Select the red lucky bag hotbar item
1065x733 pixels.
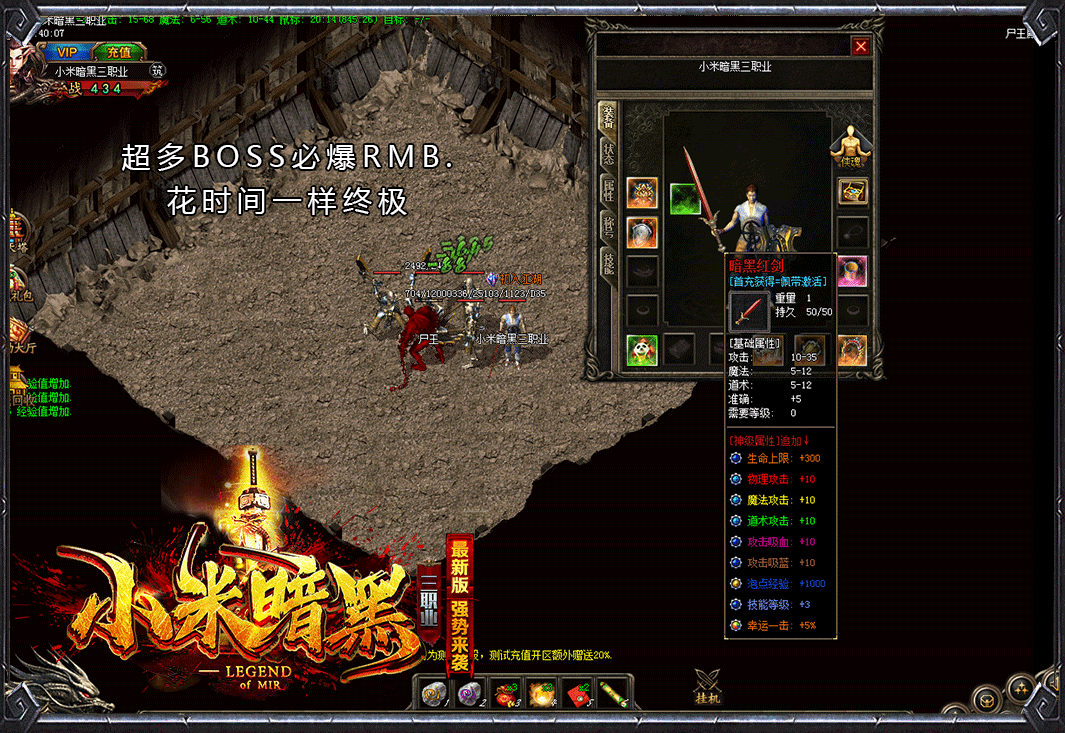505,692
